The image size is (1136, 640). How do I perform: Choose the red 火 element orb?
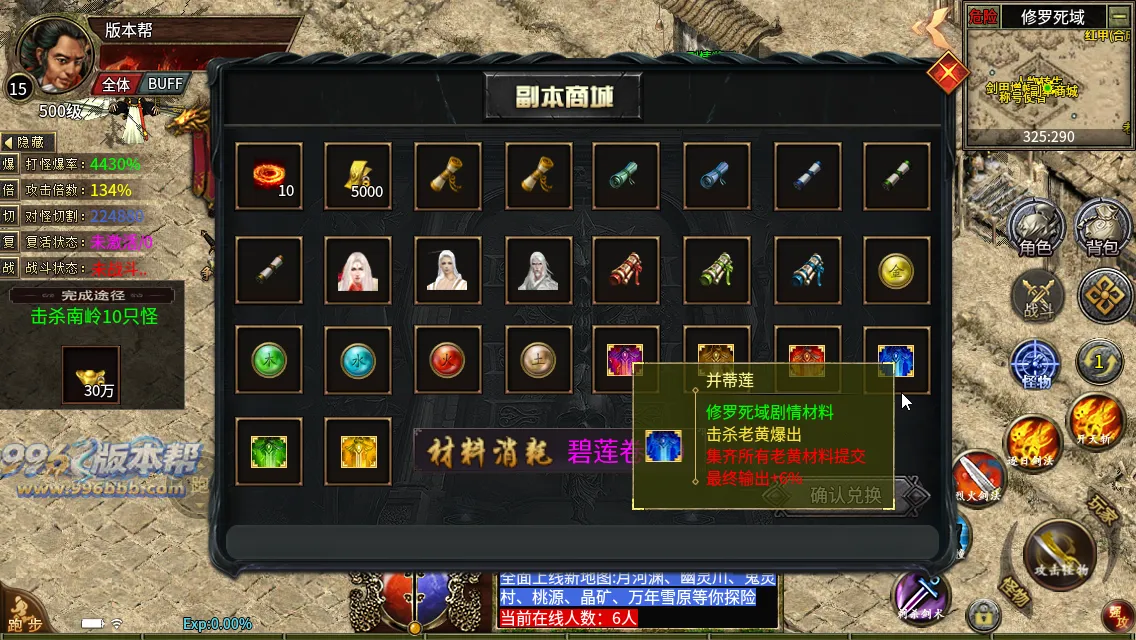[x=447, y=360]
